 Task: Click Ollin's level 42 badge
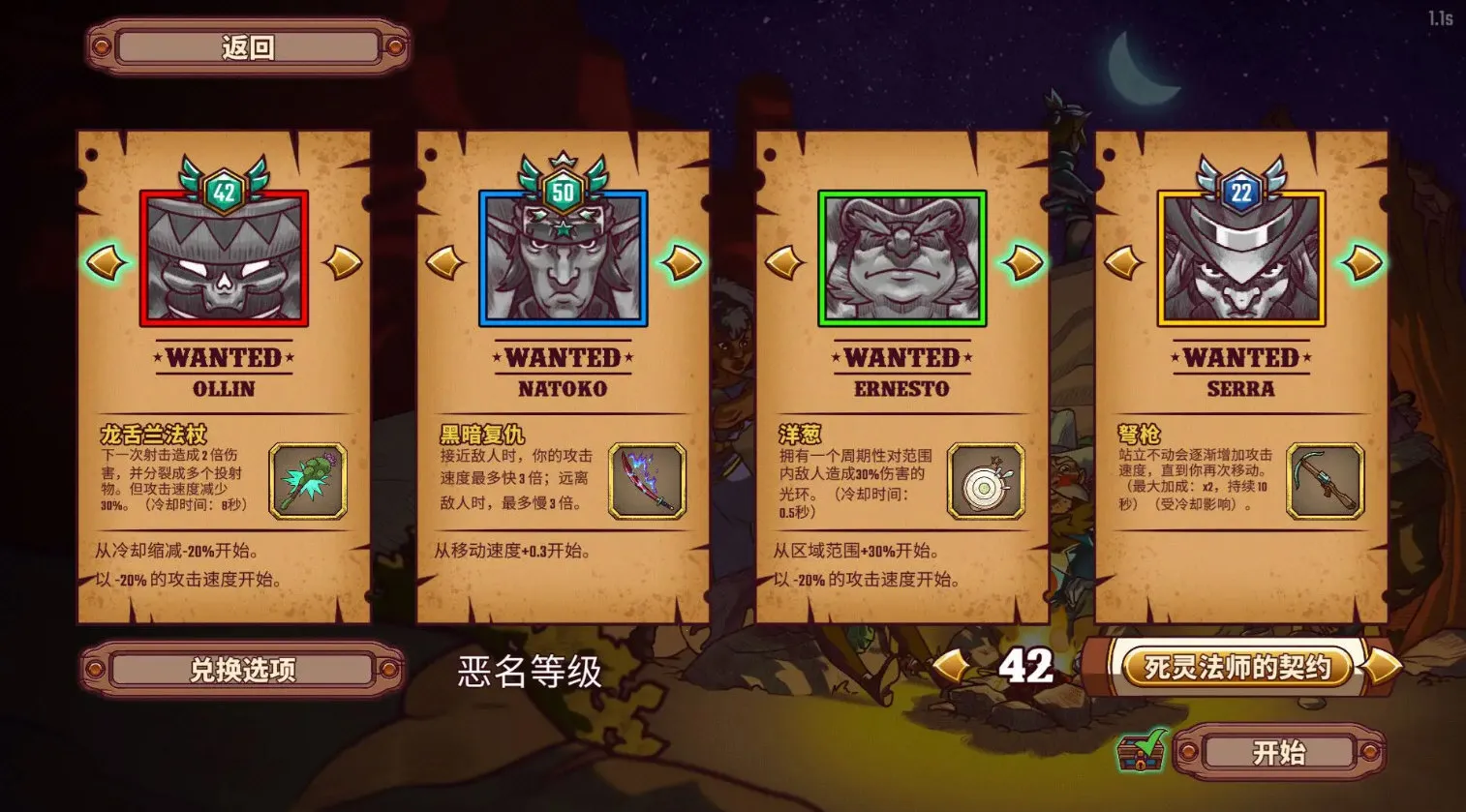pos(224,190)
